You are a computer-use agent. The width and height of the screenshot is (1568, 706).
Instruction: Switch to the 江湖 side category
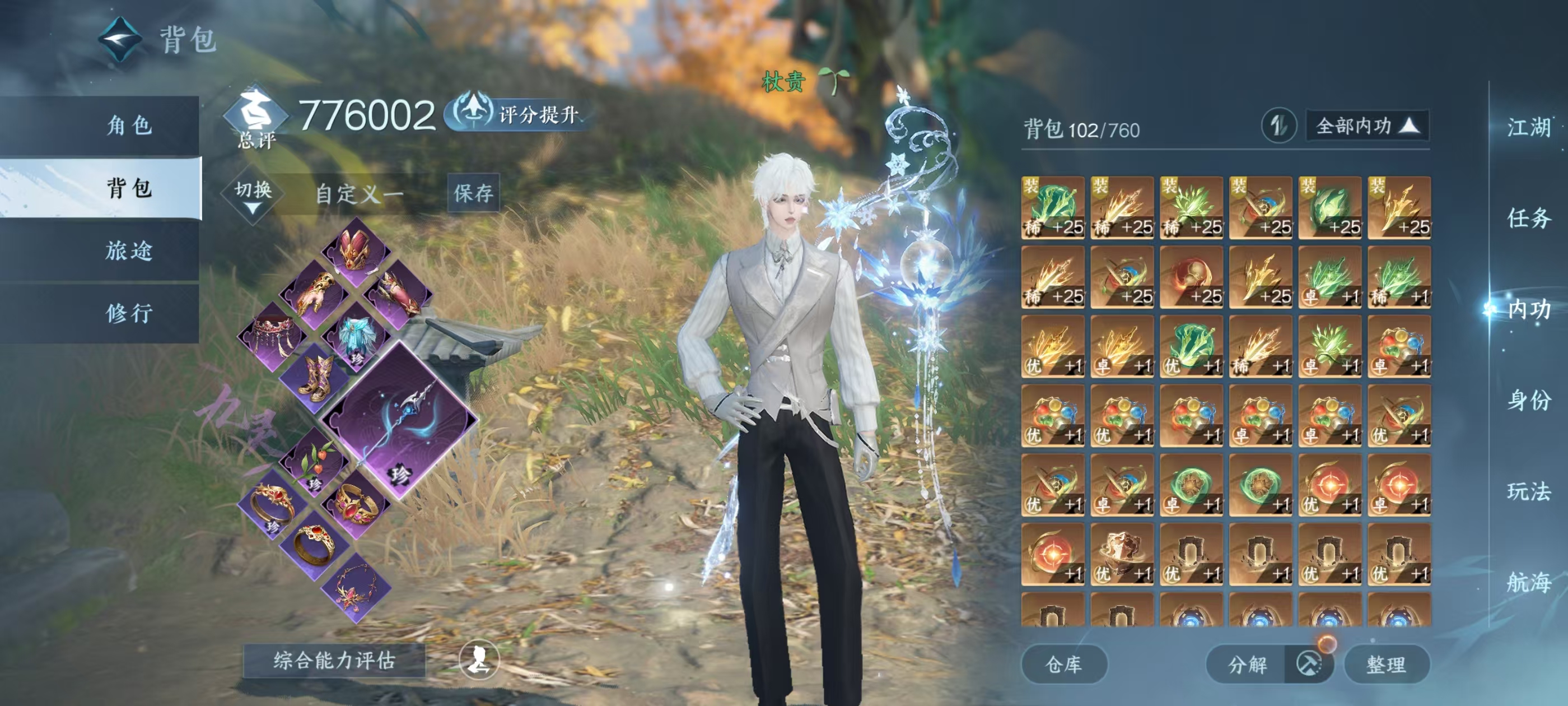click(1528, 127)
